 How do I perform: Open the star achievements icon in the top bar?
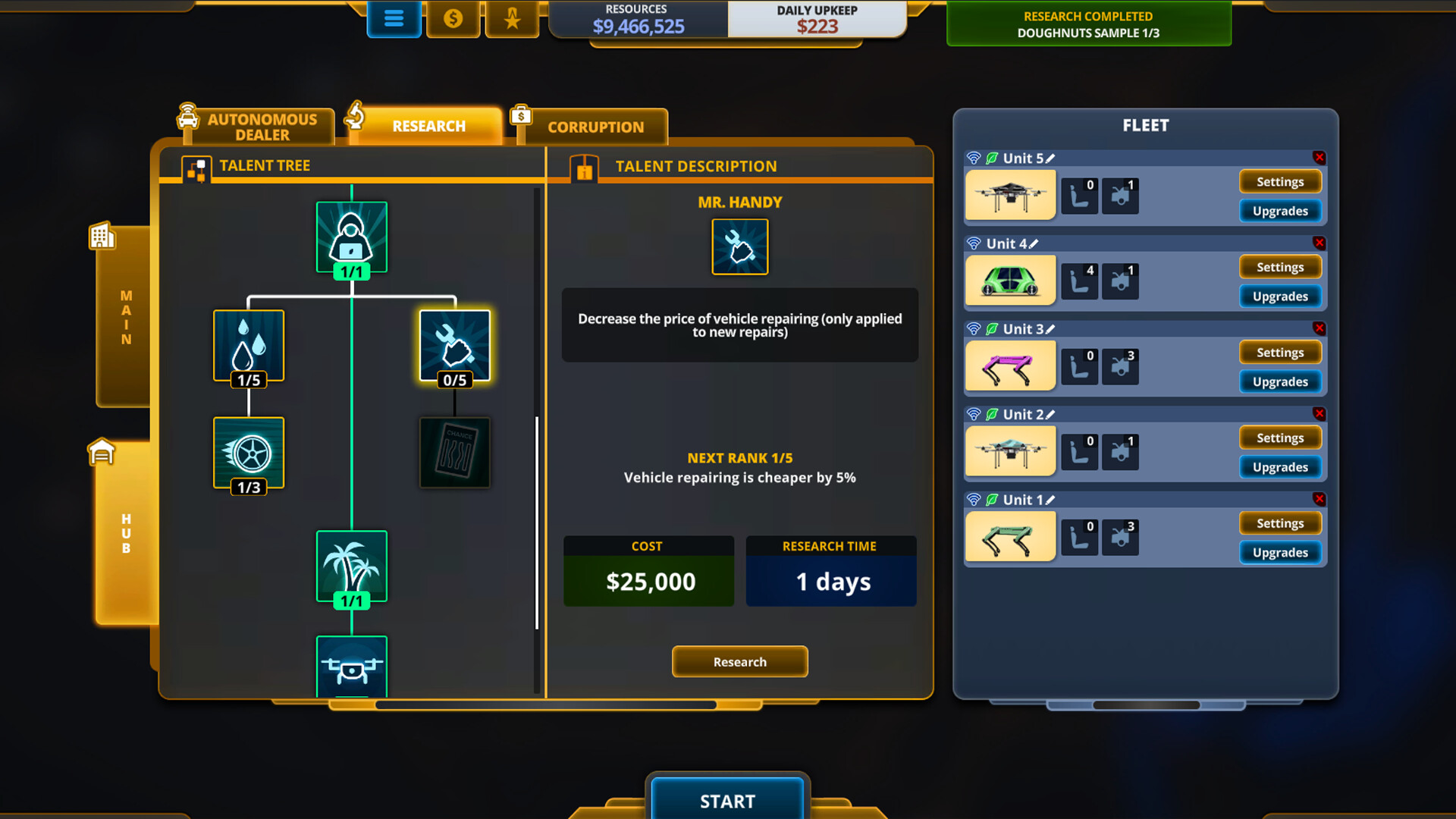coord(512,20)
